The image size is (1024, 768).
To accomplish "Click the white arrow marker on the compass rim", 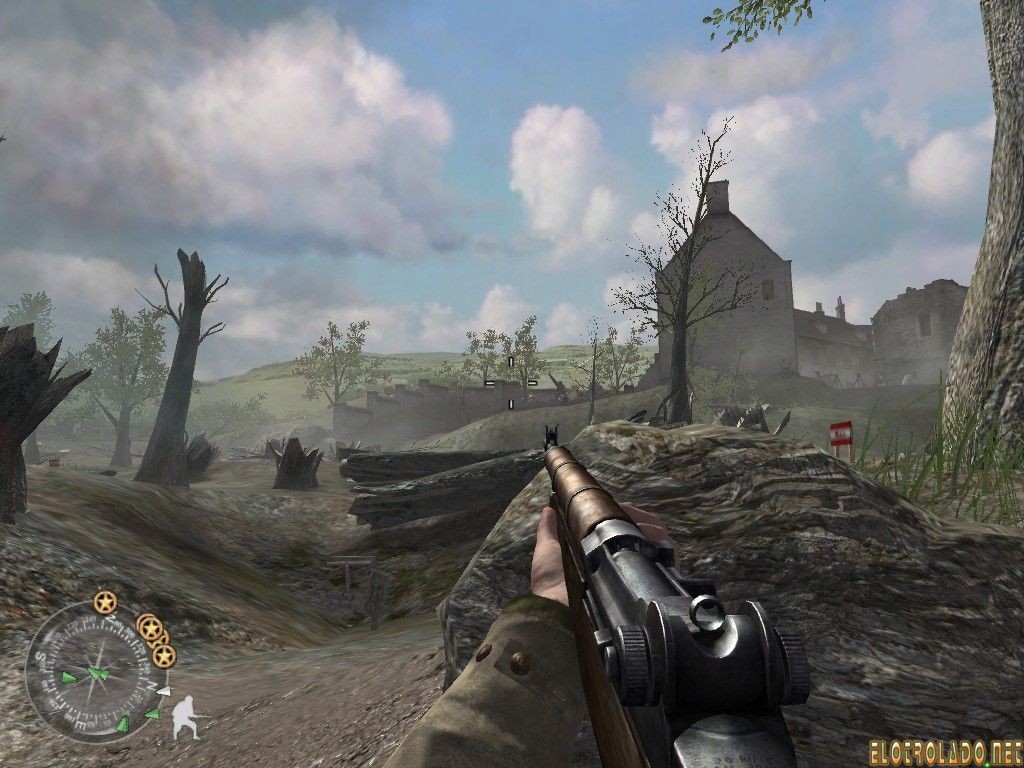I will coord(164,691).
